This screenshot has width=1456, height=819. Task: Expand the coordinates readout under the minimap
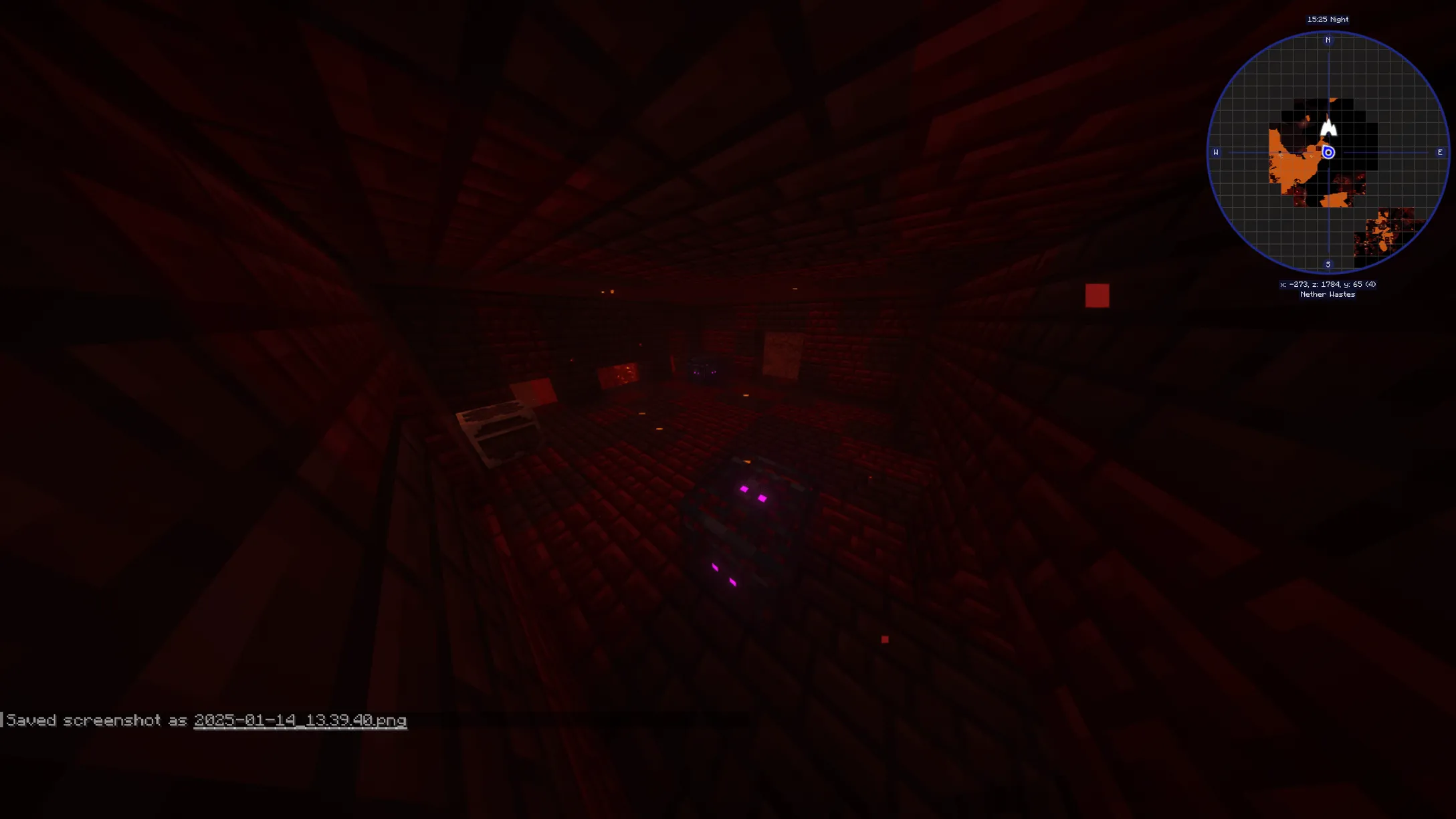(x=1326, y=283)
